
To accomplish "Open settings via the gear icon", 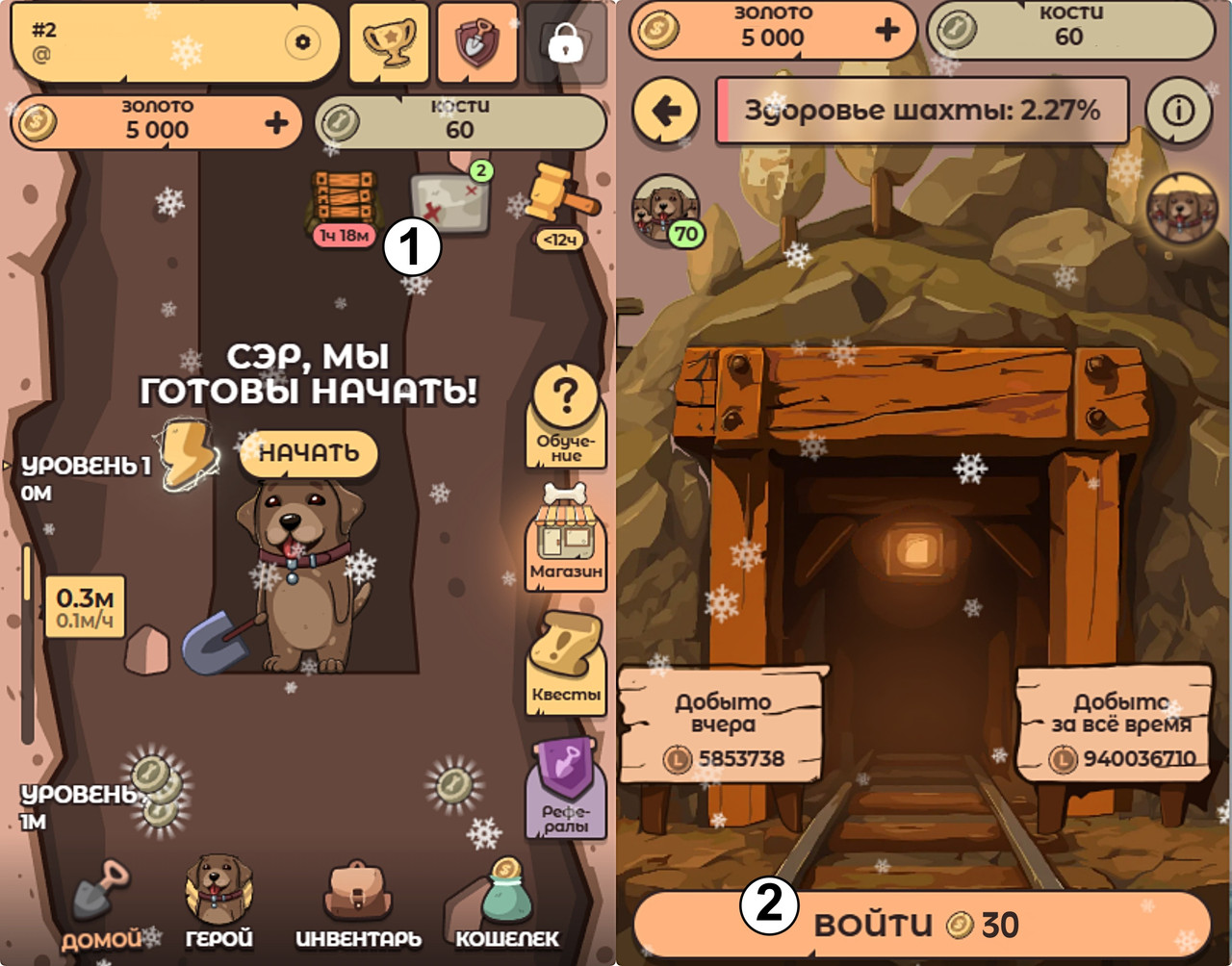I will coord(303,42).
